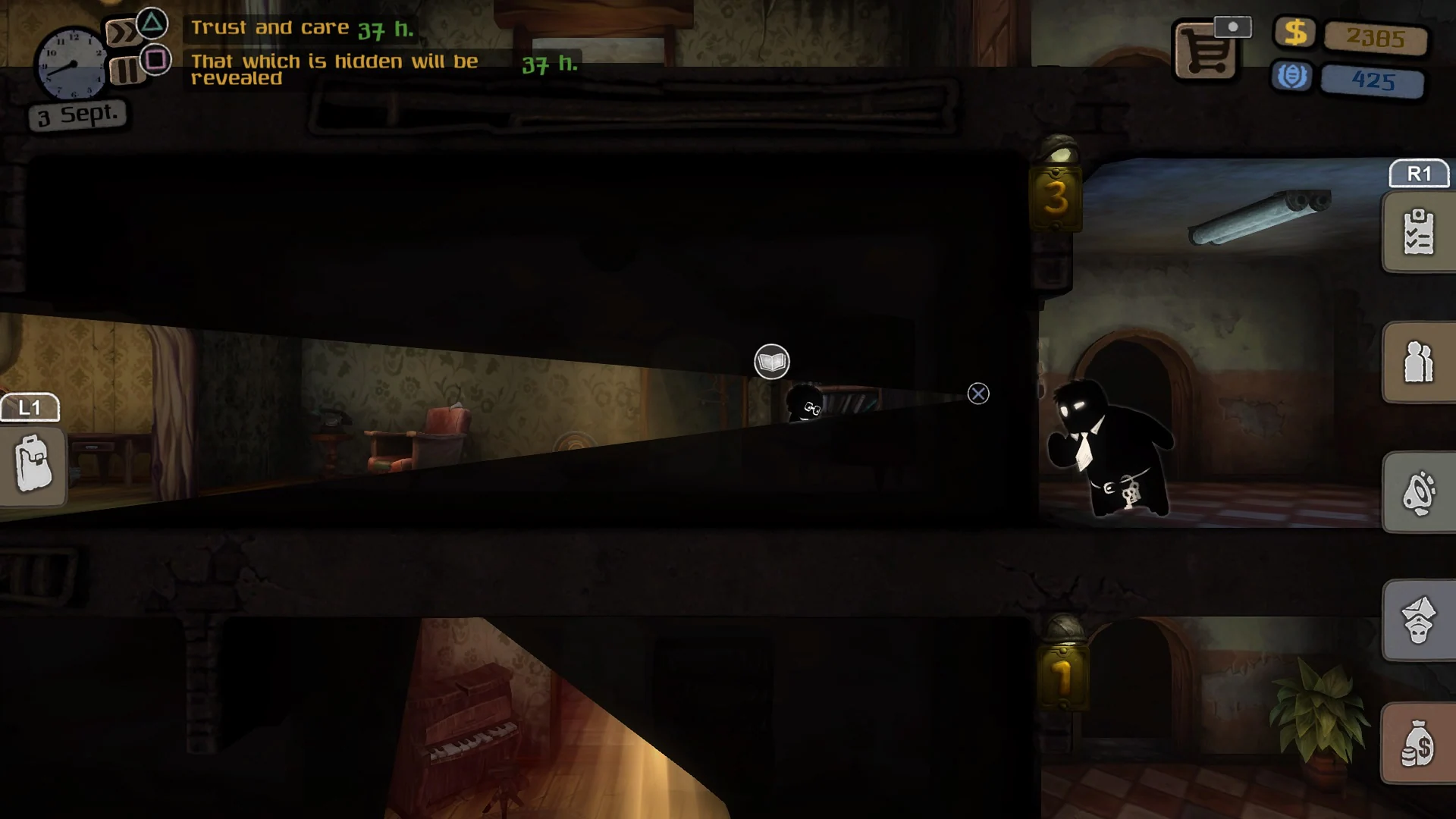Click the analog clock face
The width and height of the screenshot is (1456, 819).
[x=74, y=64]
